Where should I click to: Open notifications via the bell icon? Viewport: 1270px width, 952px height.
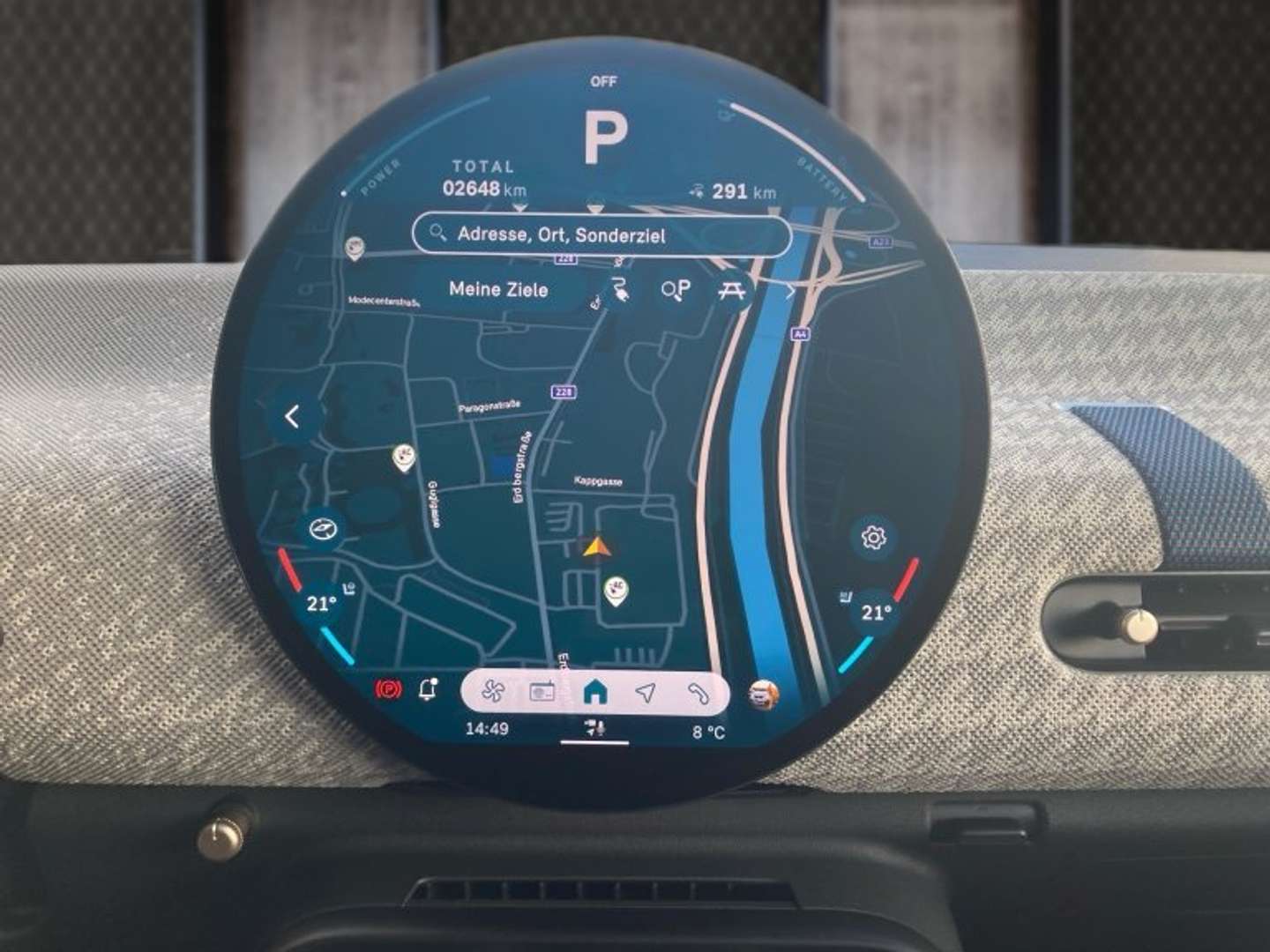pyautogui.click(x=429, y=689)
